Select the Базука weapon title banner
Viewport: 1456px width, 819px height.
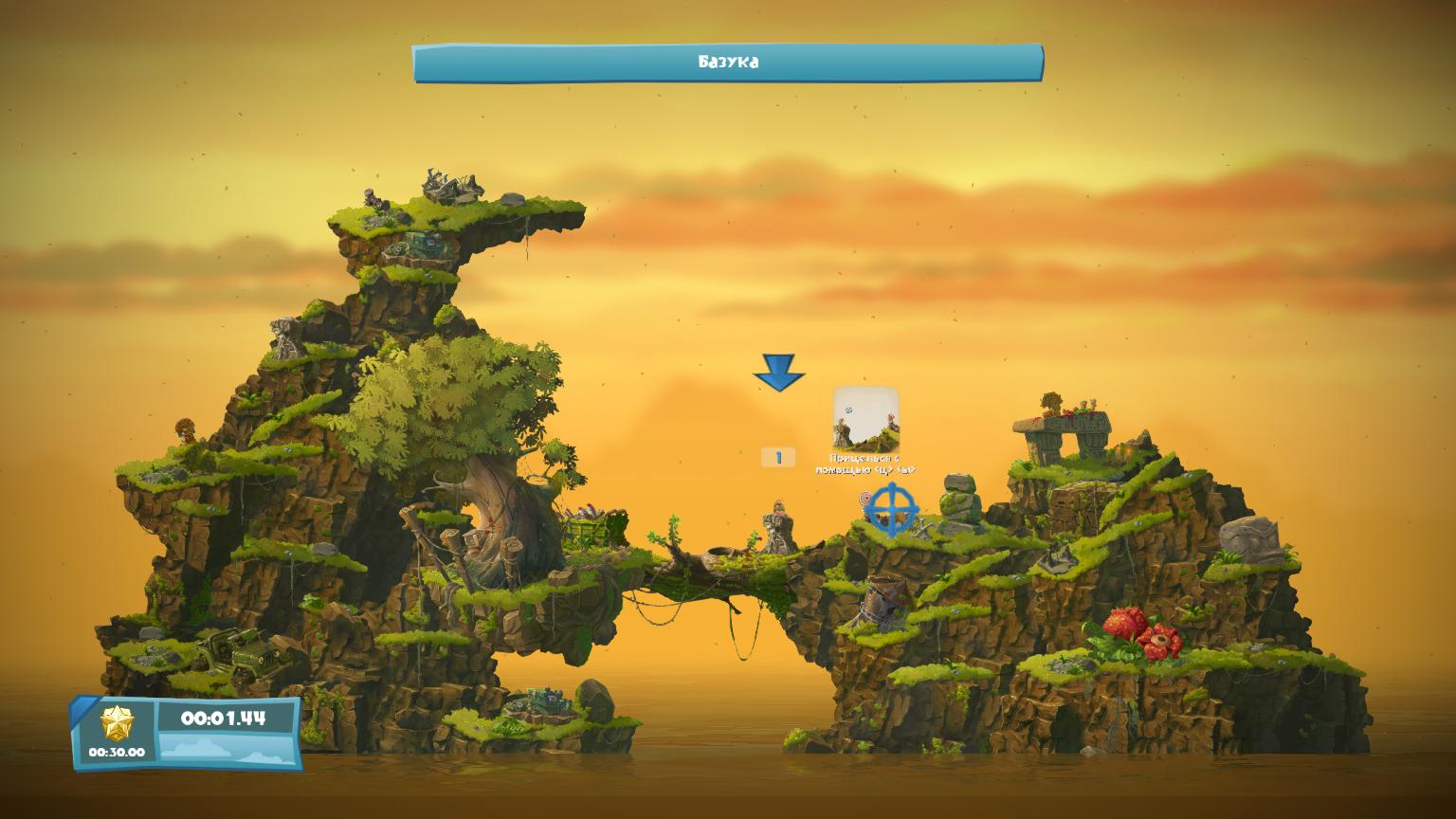point(727,63)
